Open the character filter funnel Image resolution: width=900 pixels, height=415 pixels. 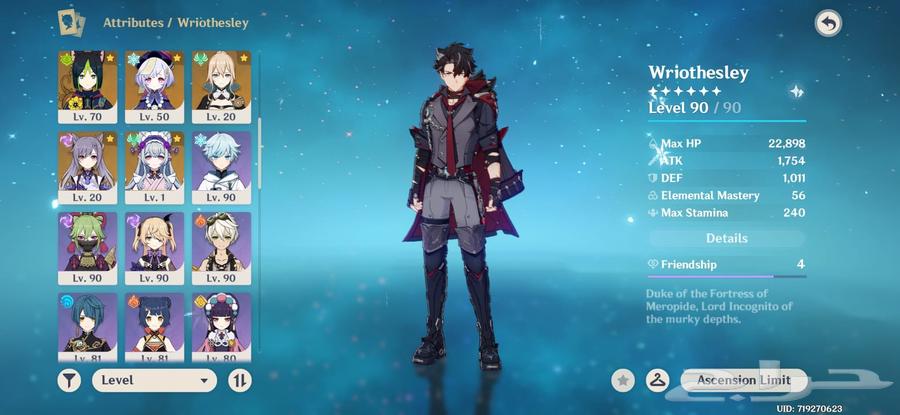coord(71,380)
